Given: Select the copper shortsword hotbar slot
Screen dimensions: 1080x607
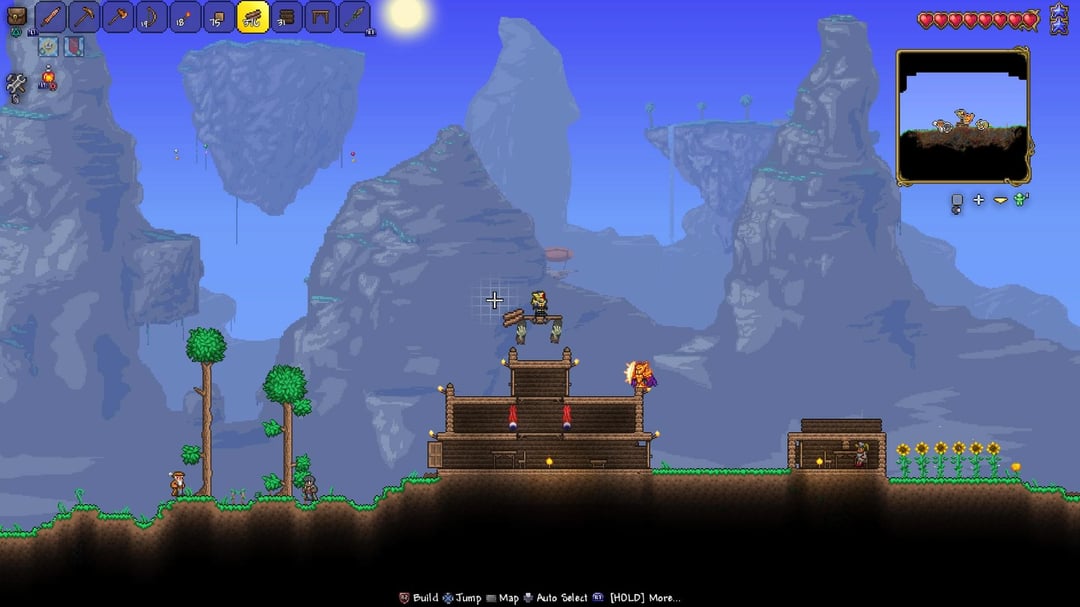Looking at the screenshot, I should [51, 17].
